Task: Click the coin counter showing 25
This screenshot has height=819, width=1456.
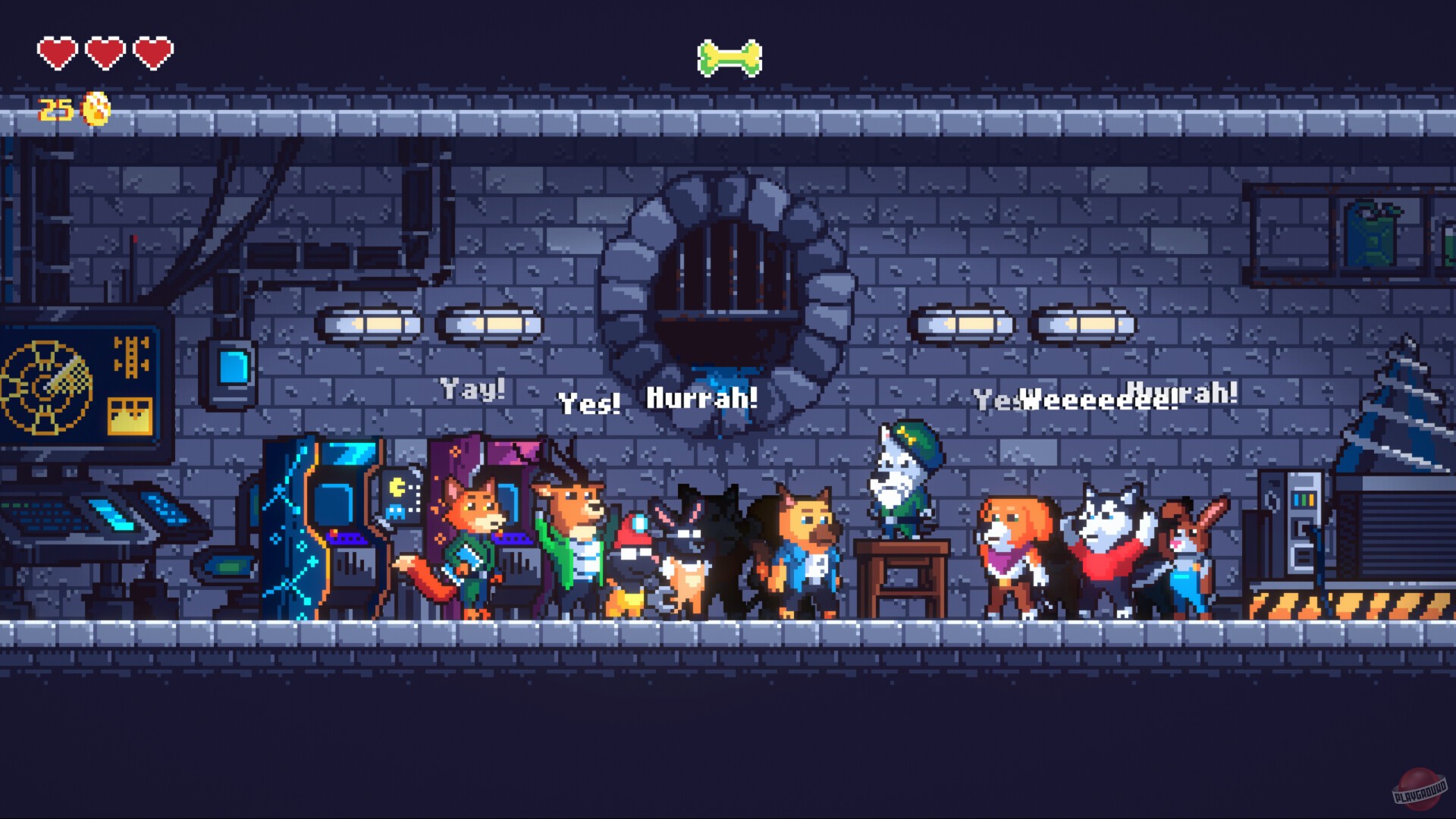Action: pyautogui.click(x=54, y=108)
